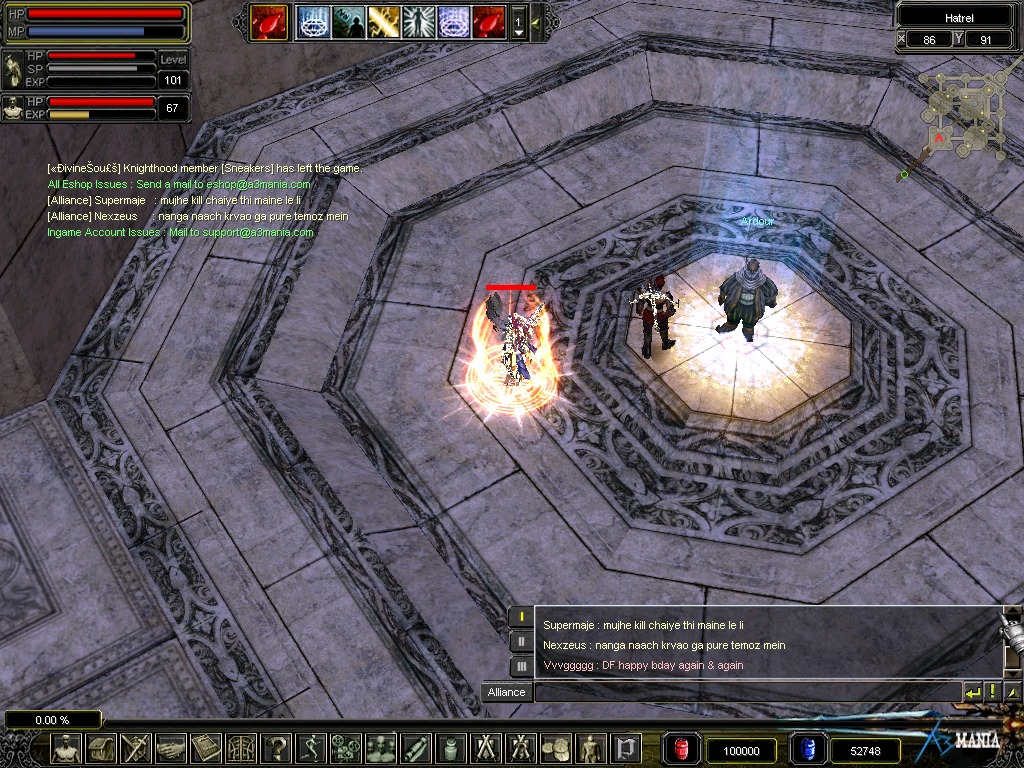Select the hooded dark figure skill icon
1024x768 pixels.
tap(348, 21)
